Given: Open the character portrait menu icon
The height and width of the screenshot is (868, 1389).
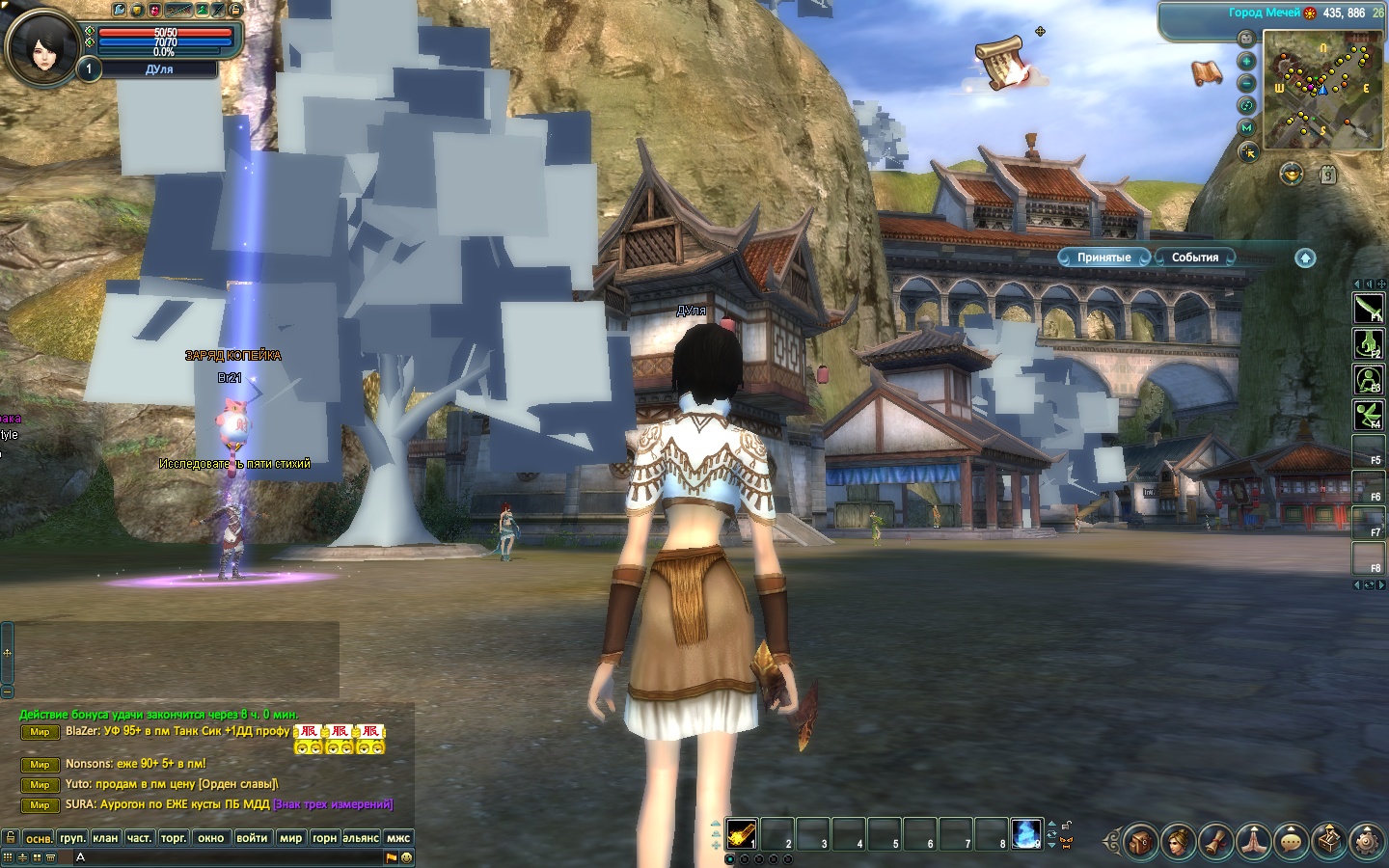Looking at the screenshot, I should pyautogui.click(x=1178, y=841).
